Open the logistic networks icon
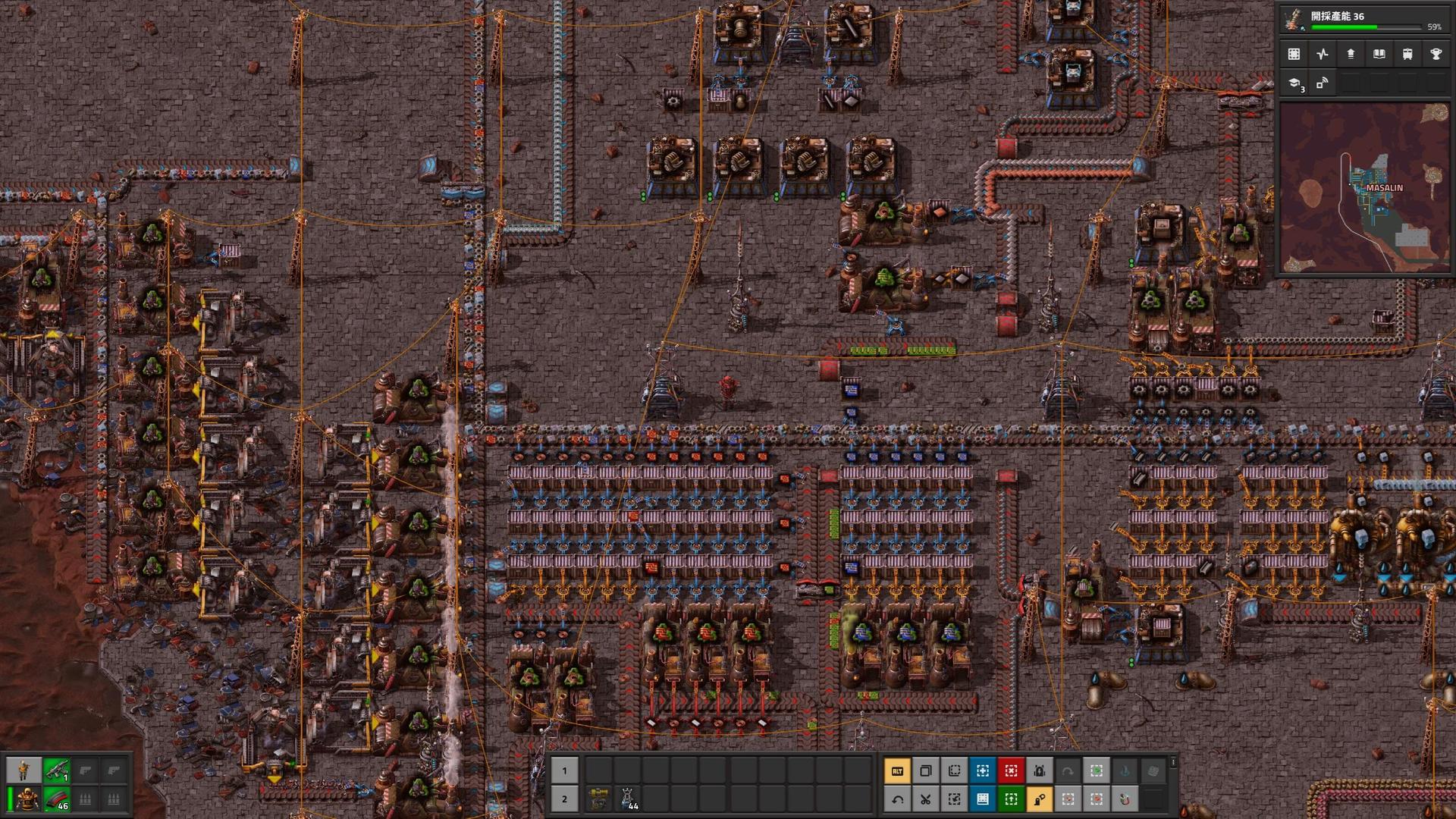Image resolution: width=1456 pixels, height=819 pixels. click(1323, 85)
